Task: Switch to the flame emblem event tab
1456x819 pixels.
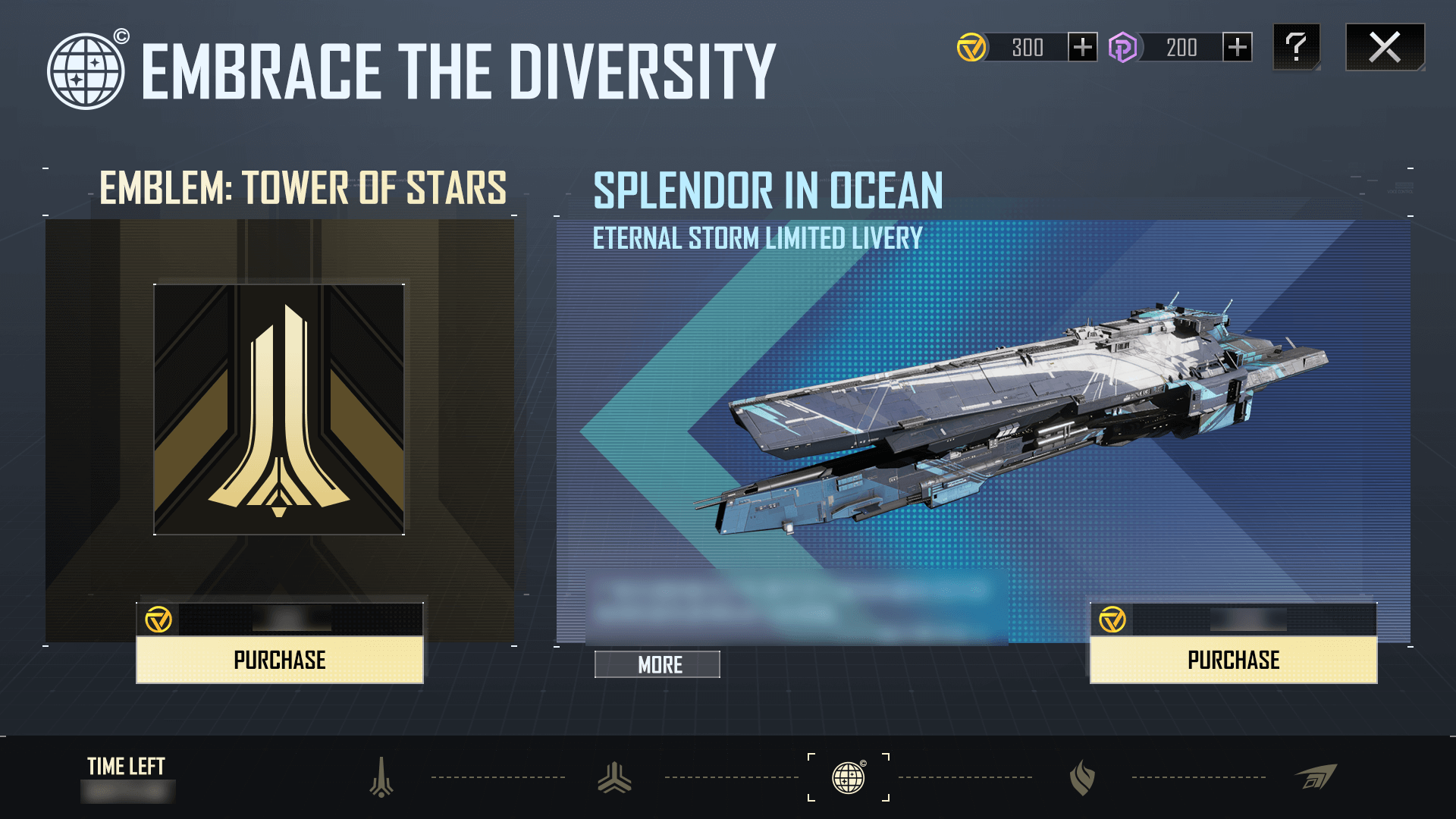Action: tap(1082, 777)
